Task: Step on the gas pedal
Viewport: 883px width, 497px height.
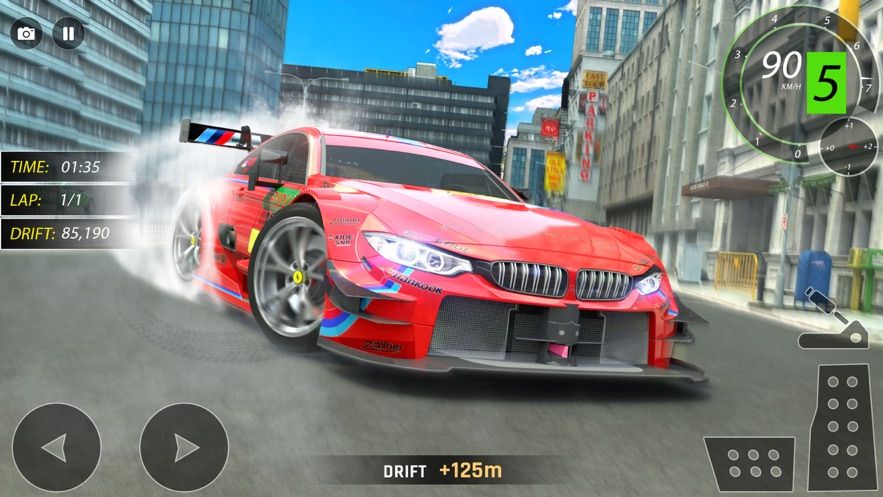Action: tap(838, 427)
